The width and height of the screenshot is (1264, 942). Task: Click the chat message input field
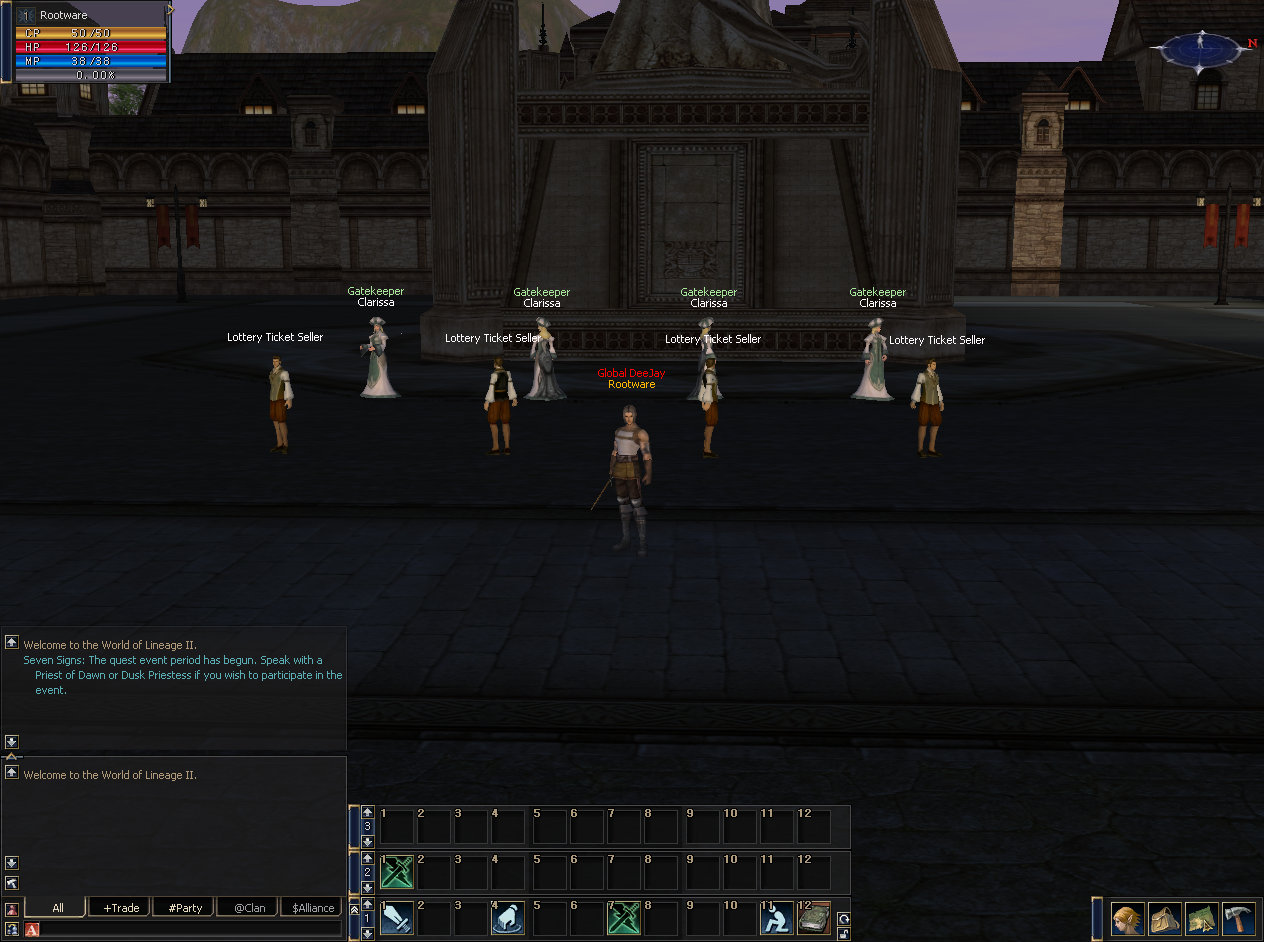(190, 930)
